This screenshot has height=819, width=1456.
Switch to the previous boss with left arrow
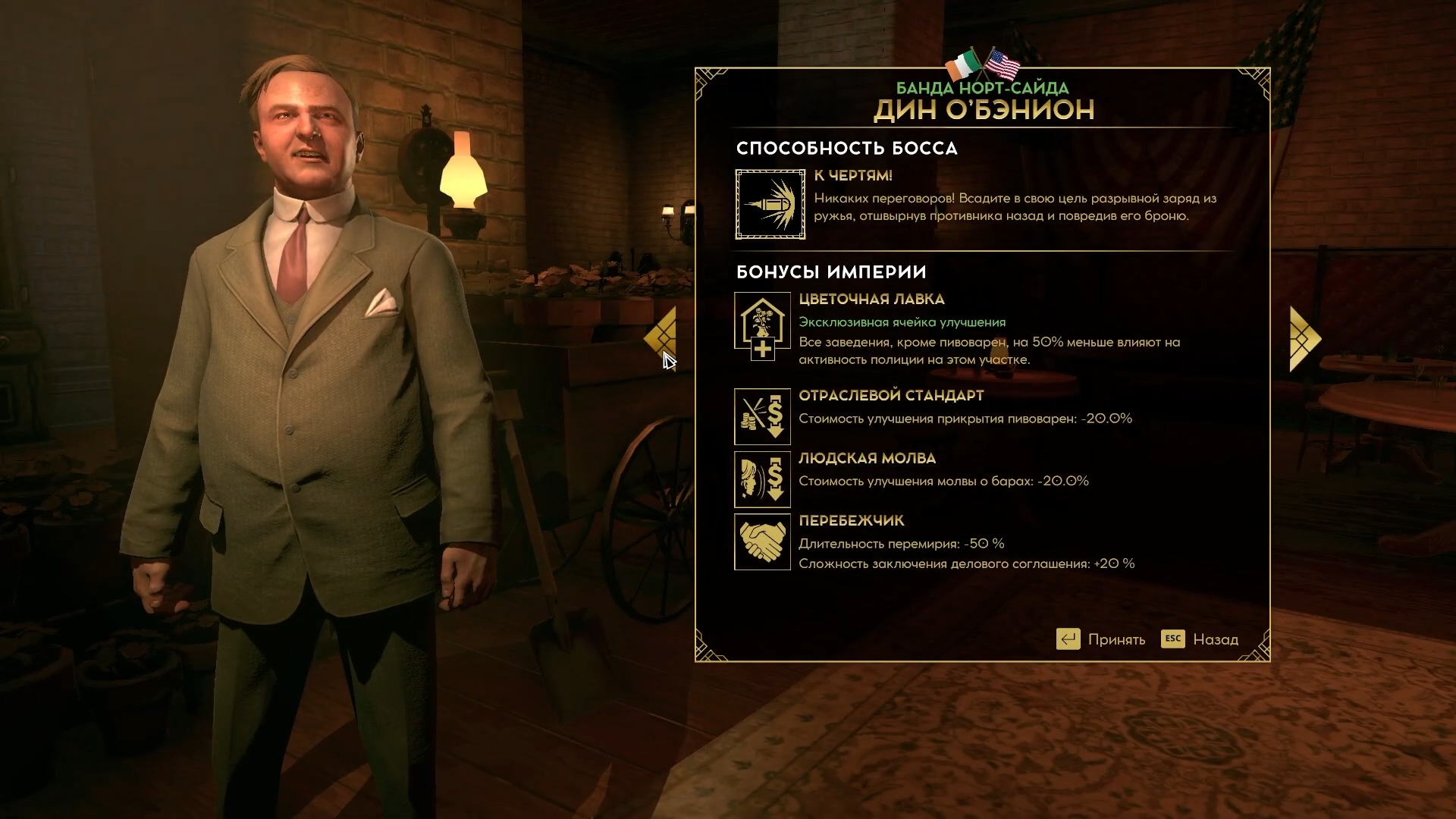click(661, 338)
